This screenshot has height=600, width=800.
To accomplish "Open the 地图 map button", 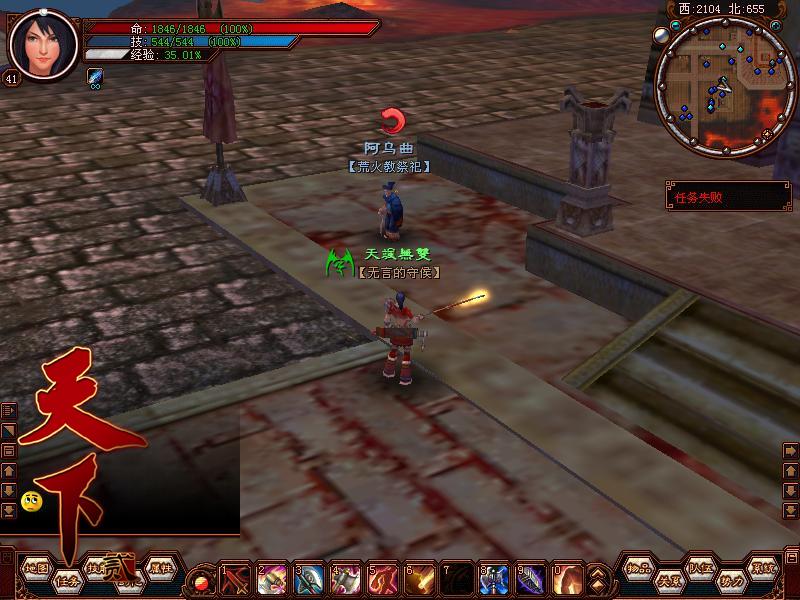I will 36,568.
